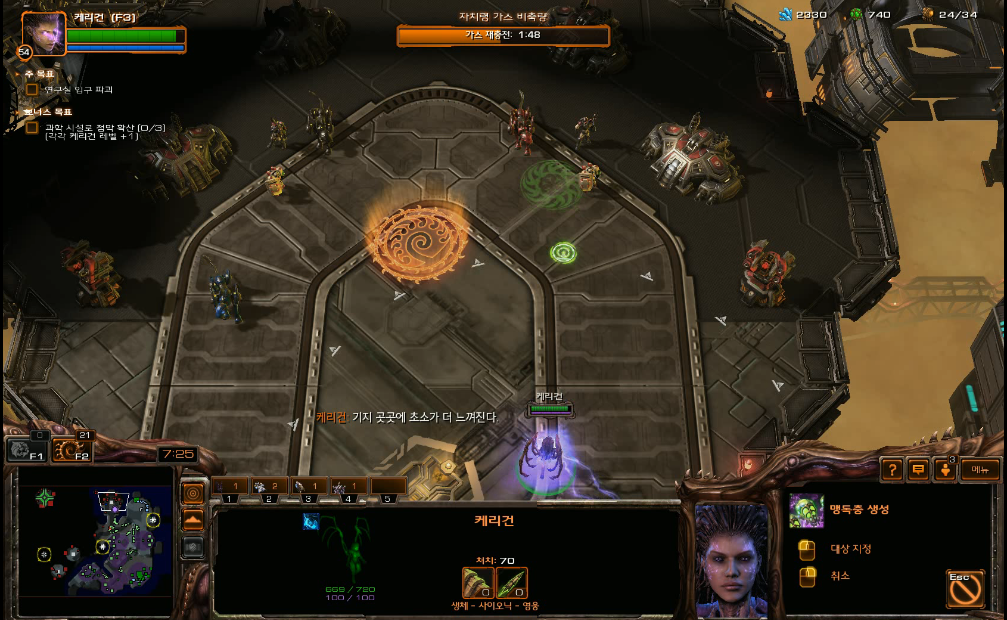Click the right armor upgrade icon under Kerrigan's kill count
Image resolution: width=1007 pixels, height=620 pixels.
[512, 582]
